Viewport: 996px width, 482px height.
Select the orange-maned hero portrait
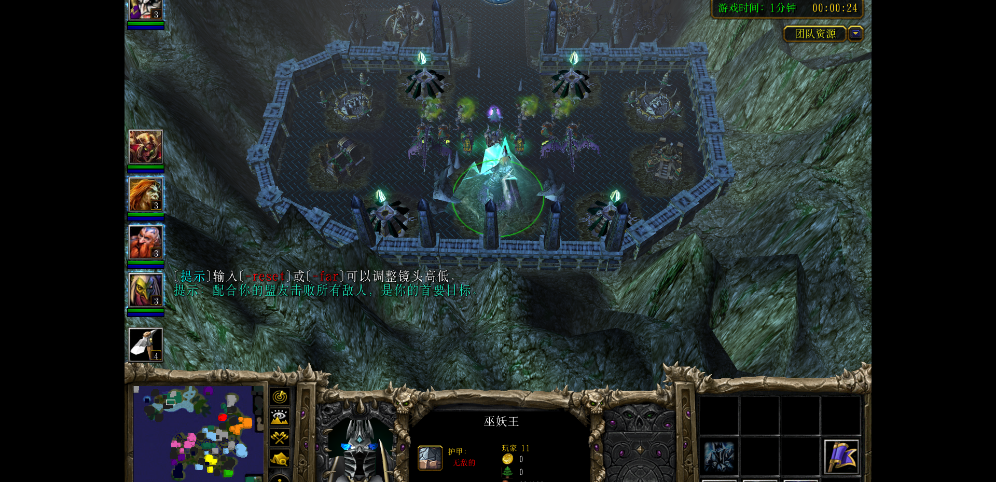[145, 194]
